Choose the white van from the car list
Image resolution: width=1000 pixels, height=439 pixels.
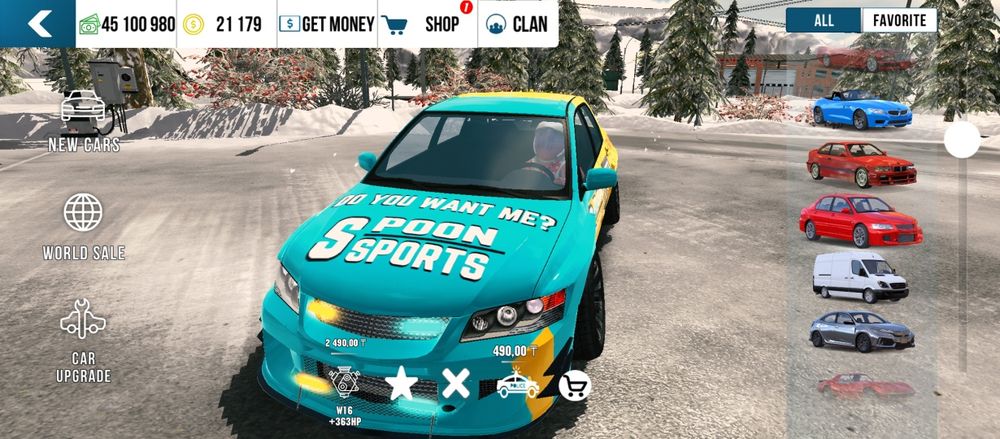[860, 275]
